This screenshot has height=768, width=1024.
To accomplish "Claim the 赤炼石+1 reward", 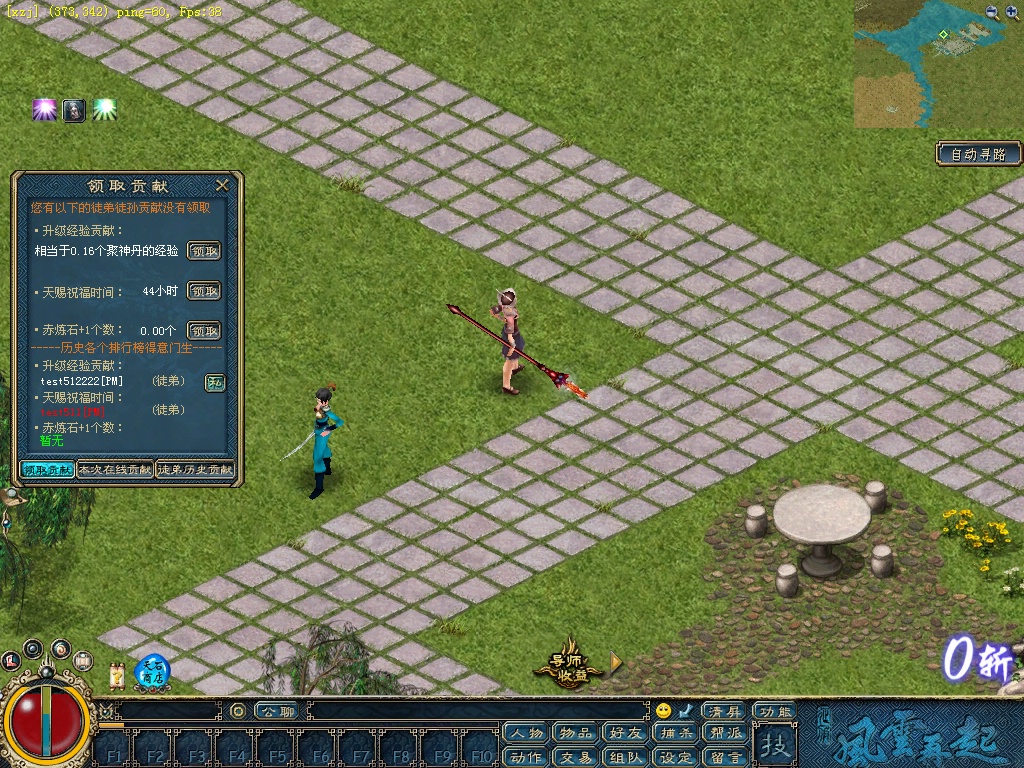I will (x=204, y=330).
